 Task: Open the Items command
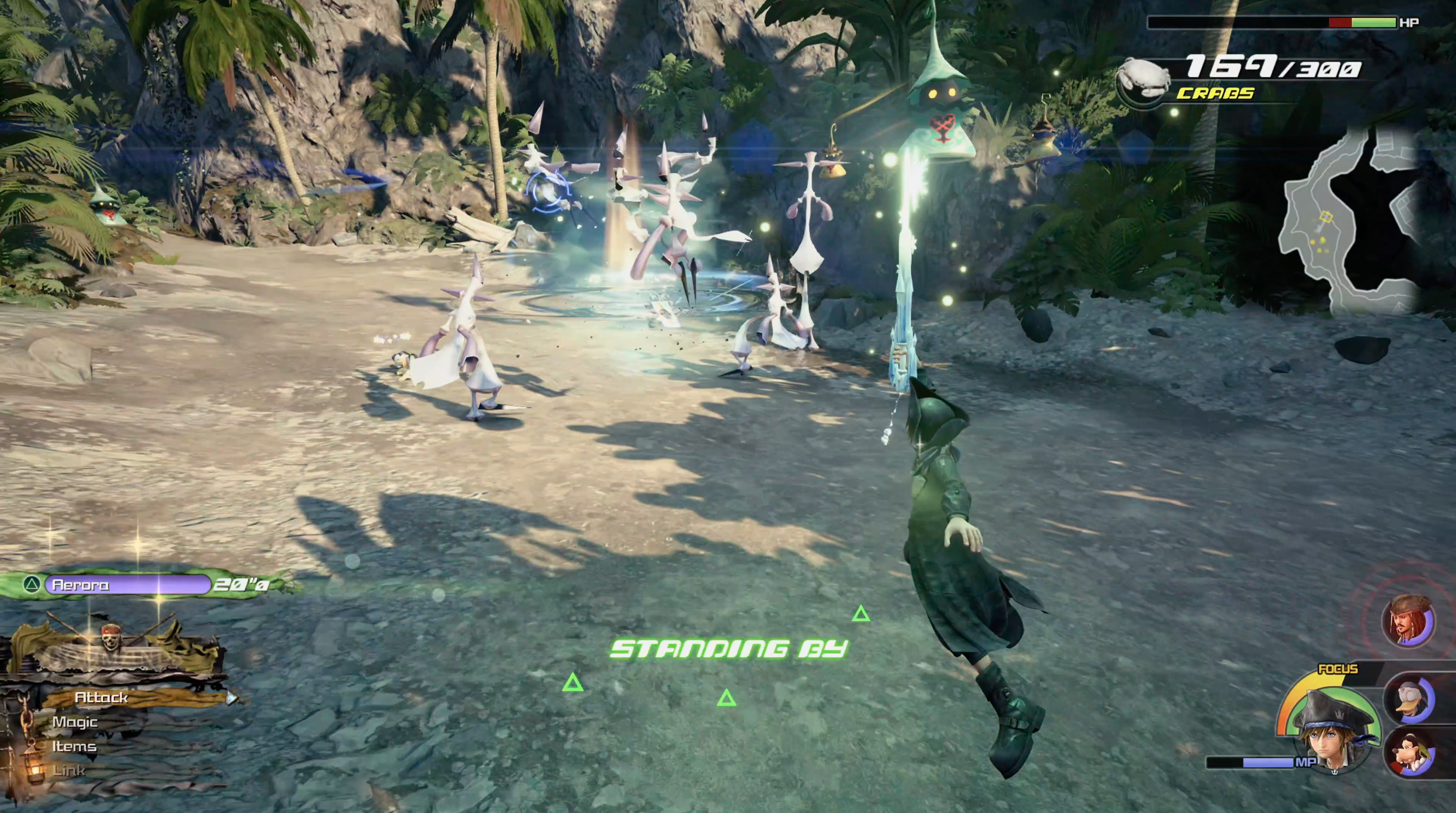point(74,746)
